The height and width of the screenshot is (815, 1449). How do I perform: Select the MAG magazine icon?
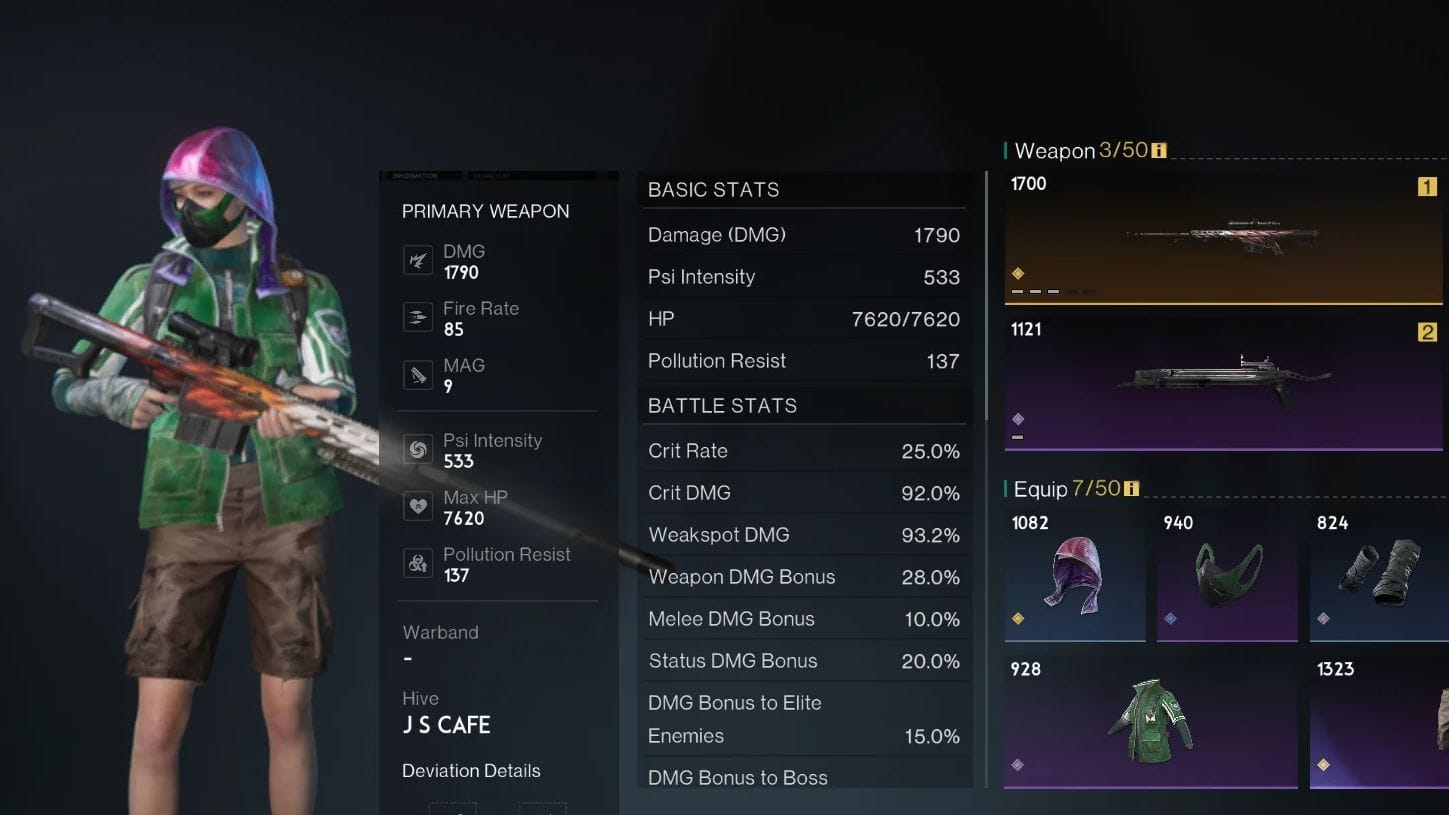pos(417,374)
